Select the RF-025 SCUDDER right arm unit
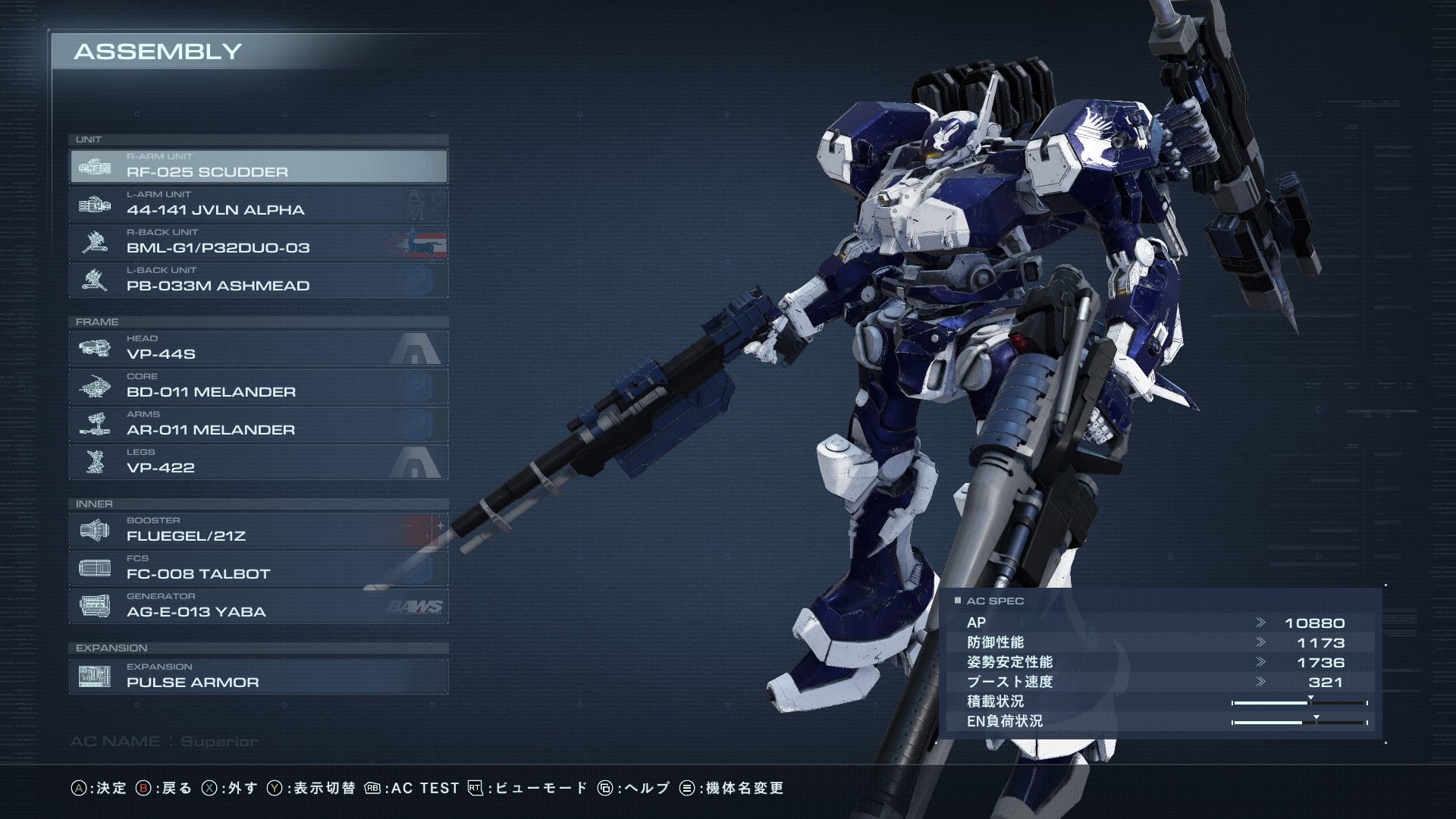Screen dimensions: 1456x819 [x=258, y=166]
